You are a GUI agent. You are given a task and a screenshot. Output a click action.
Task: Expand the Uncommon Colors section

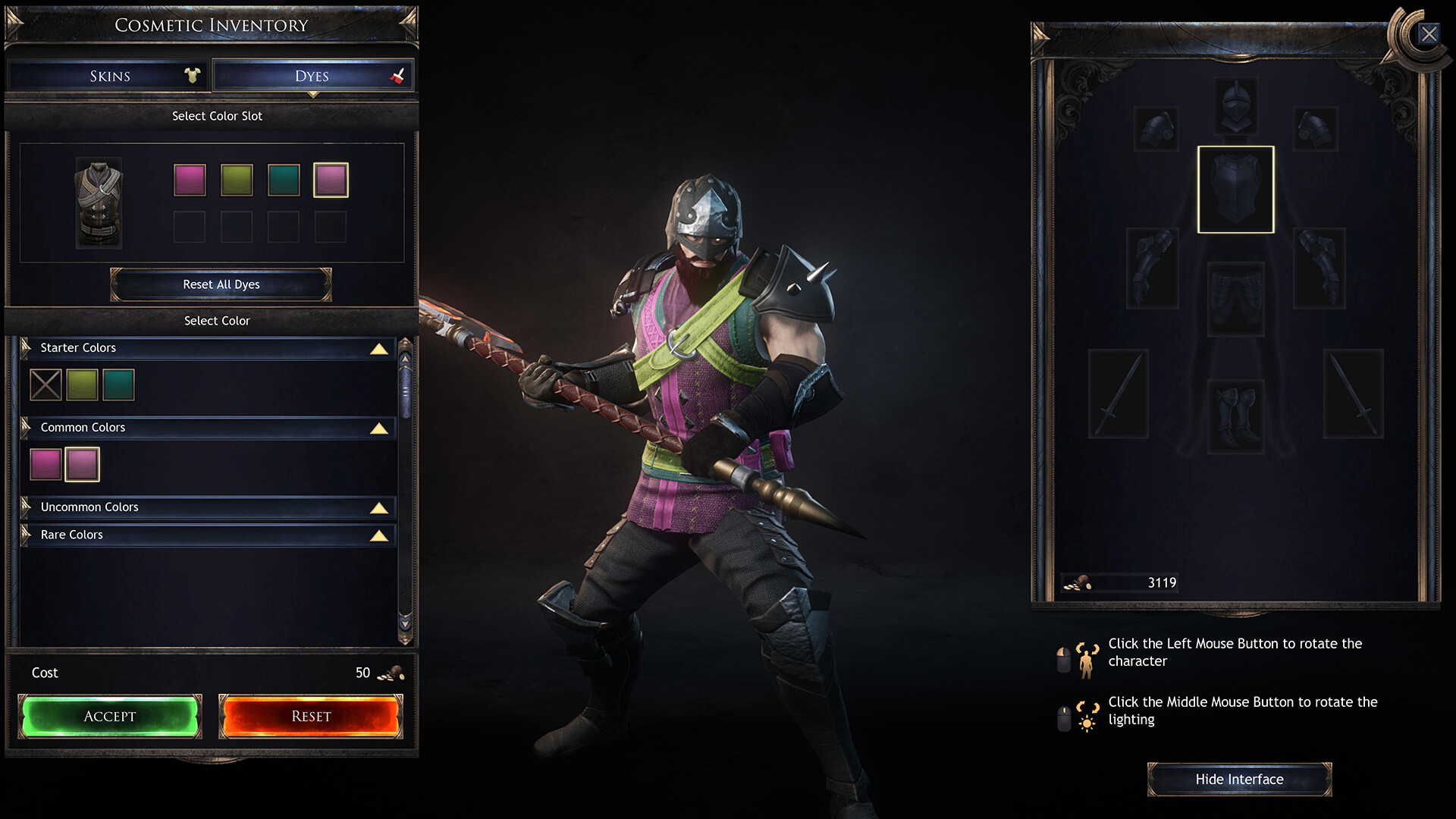378,508
